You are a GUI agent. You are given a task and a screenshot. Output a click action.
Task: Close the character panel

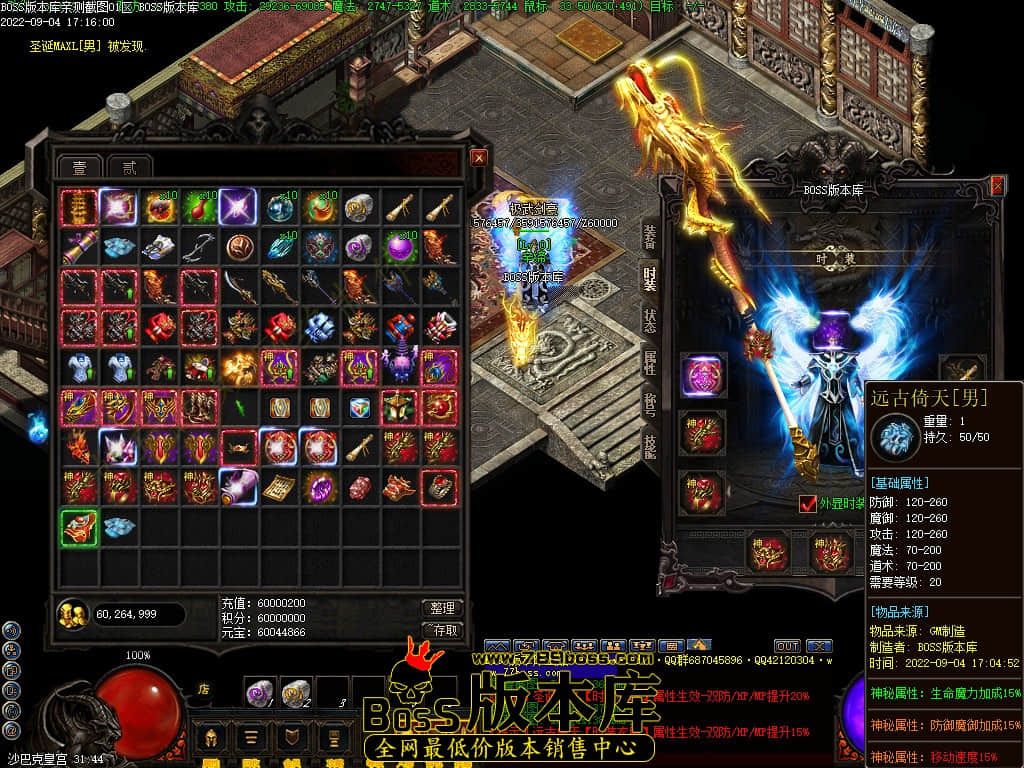click(x=997, y=186)
